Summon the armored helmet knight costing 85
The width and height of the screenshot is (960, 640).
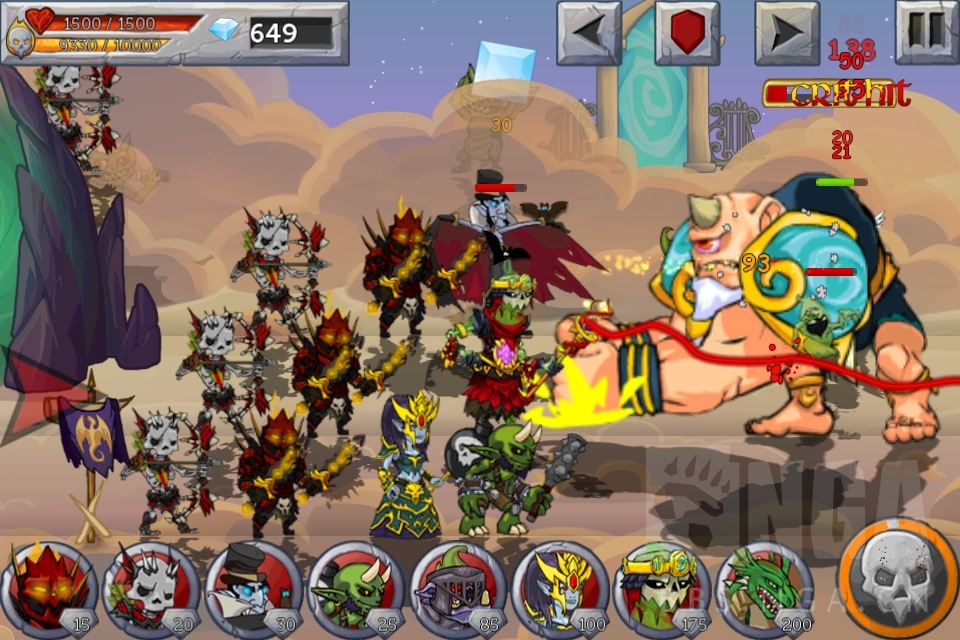459,589
